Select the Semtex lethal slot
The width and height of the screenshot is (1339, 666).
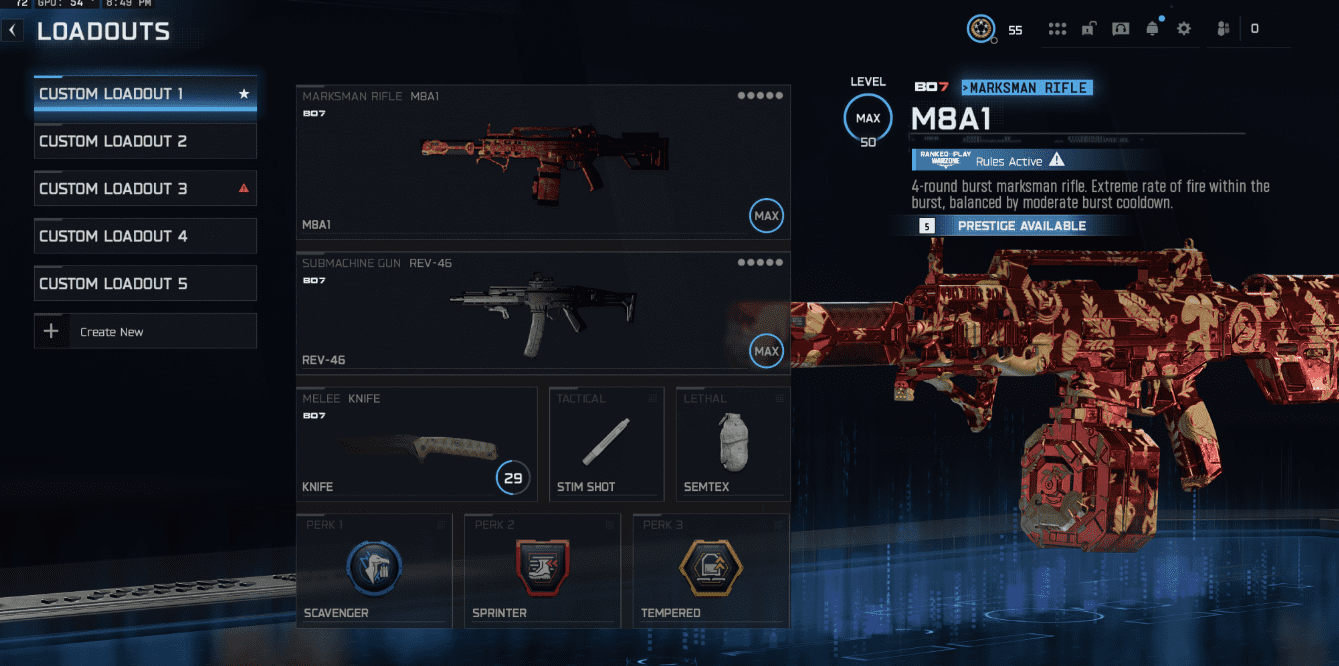pyautogui.click(x=732, y=444)
